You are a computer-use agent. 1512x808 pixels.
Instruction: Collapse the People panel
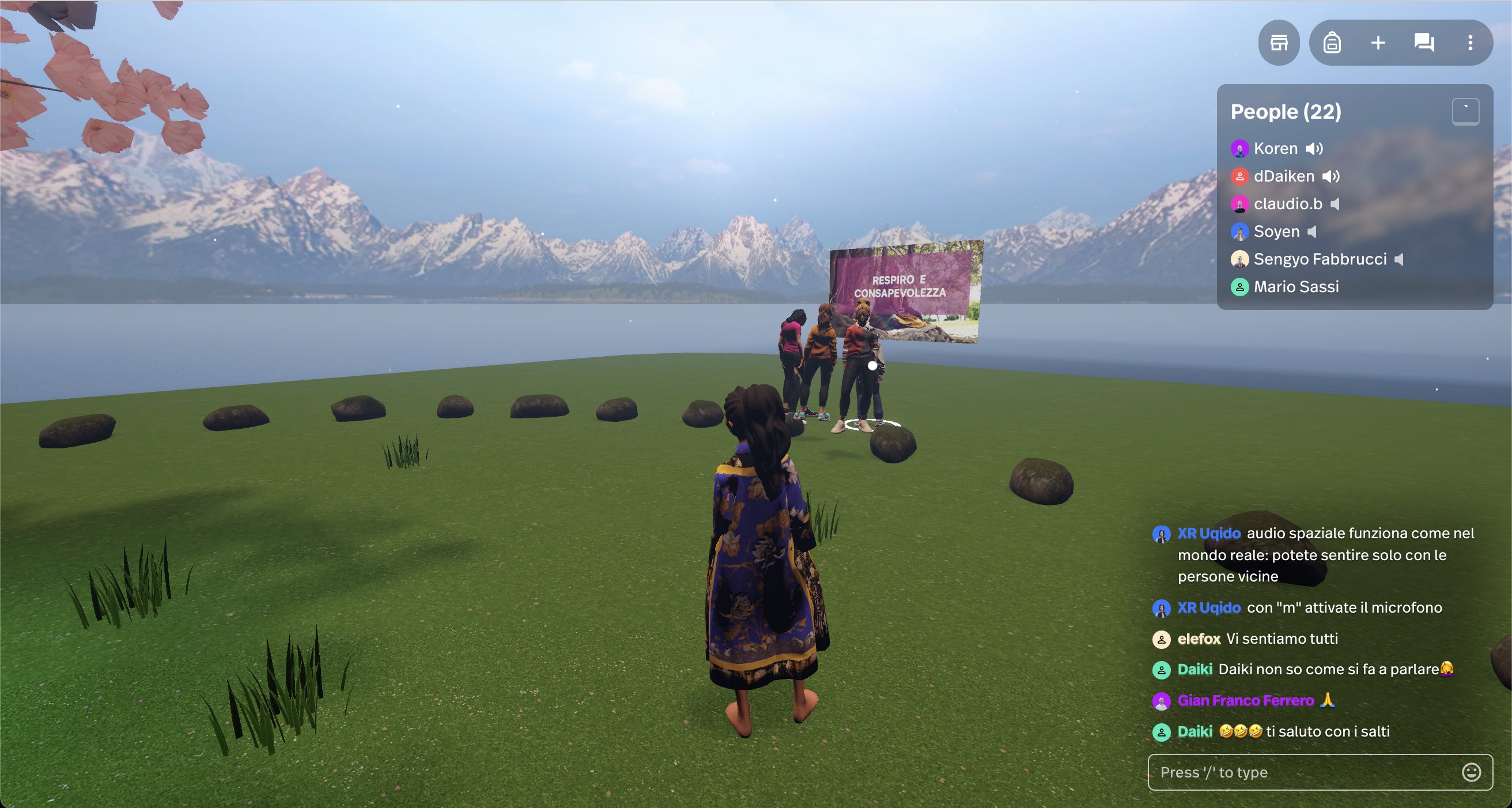coord(1465,112)
